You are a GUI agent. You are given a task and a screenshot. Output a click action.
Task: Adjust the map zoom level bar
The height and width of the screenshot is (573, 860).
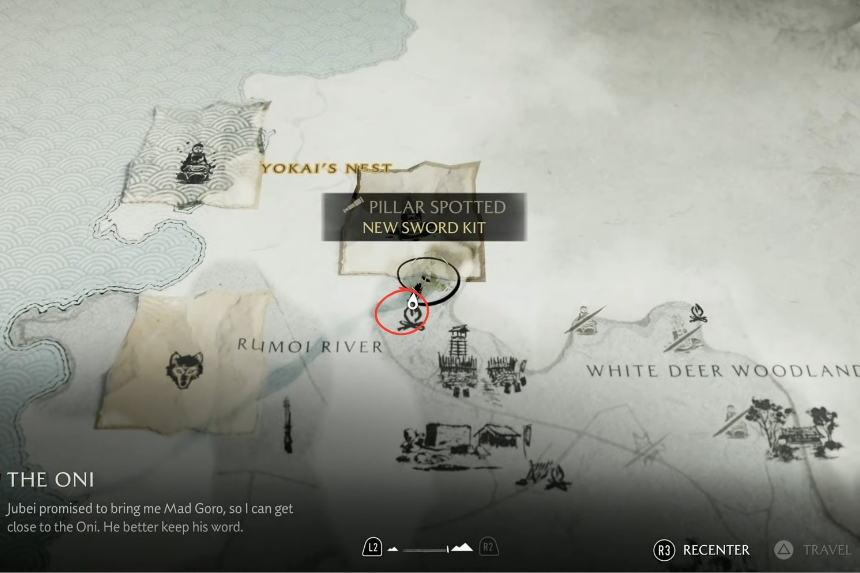430,548
